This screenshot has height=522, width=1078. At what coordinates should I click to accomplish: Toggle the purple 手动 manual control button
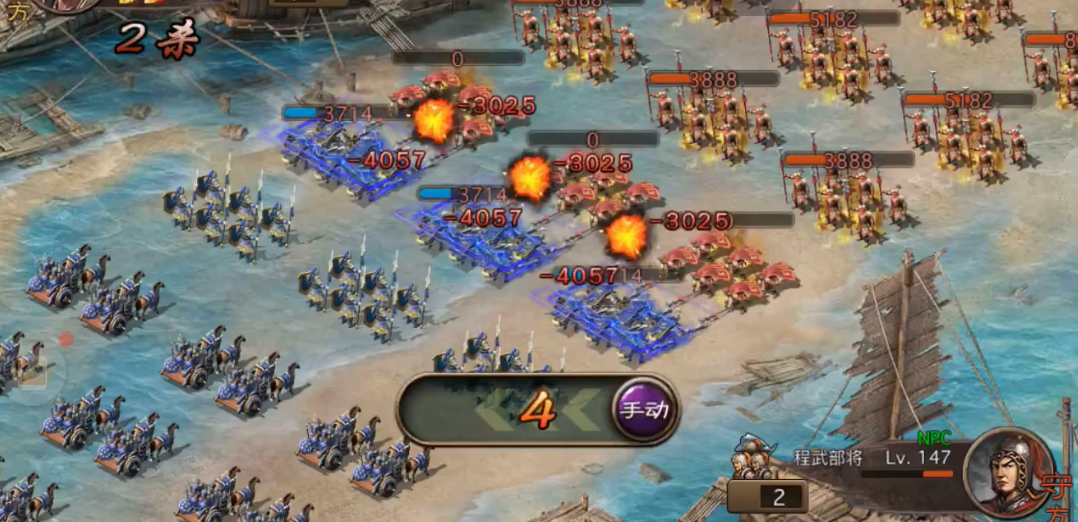pos(645,410)
